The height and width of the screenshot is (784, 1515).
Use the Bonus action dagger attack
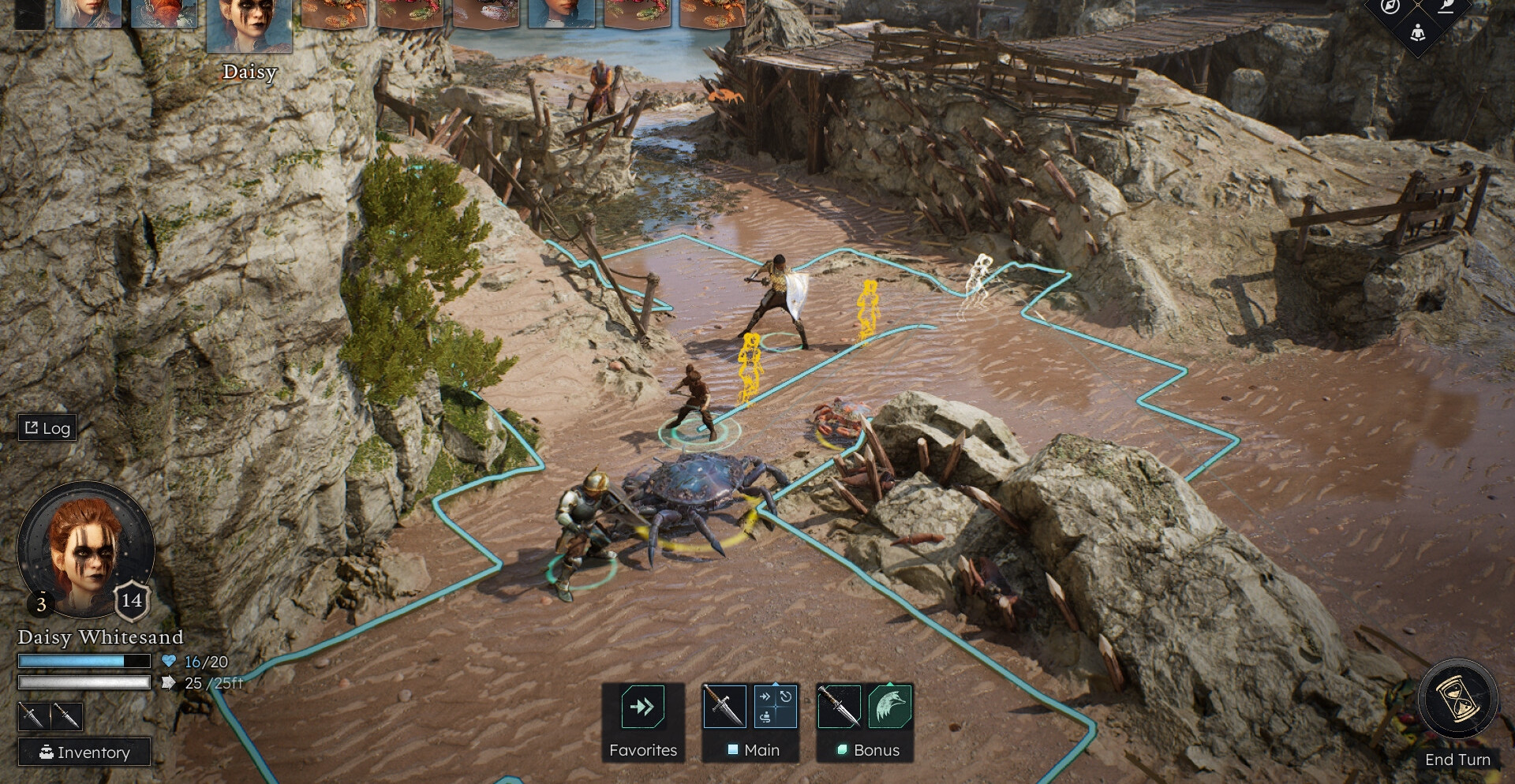point(839,706)
